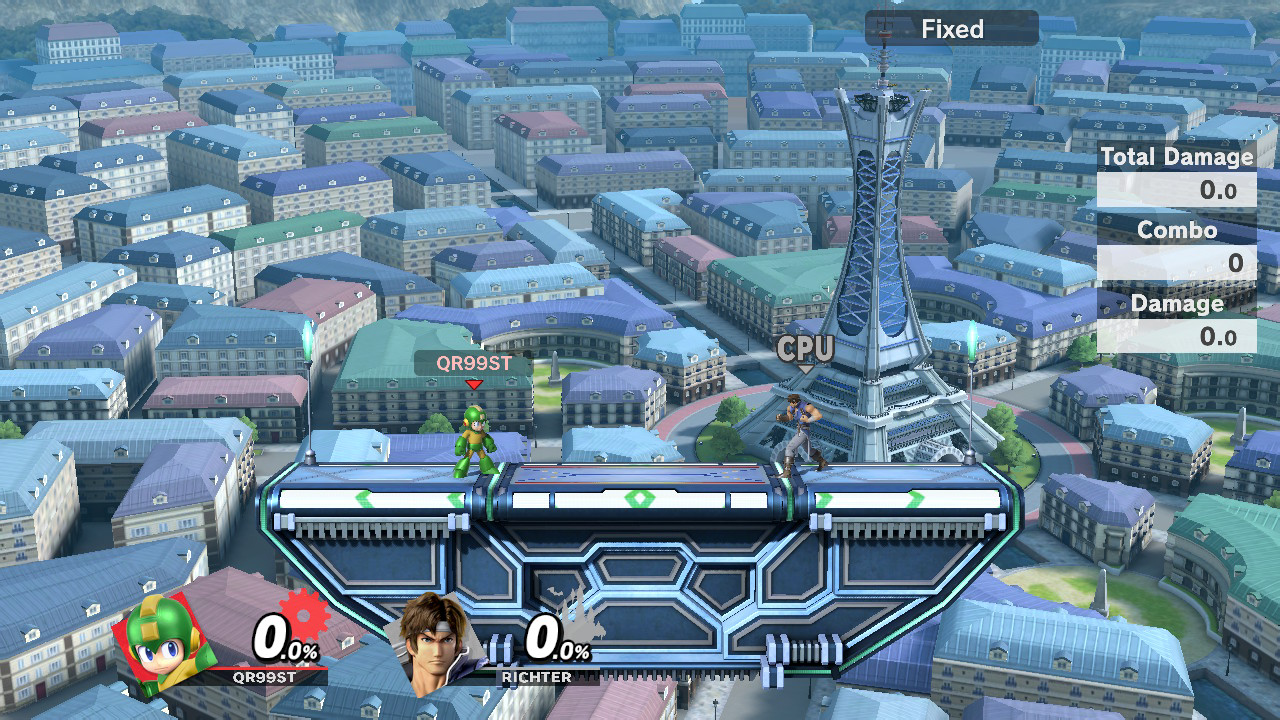Select Richter's fighter portrait

point(436,642)
